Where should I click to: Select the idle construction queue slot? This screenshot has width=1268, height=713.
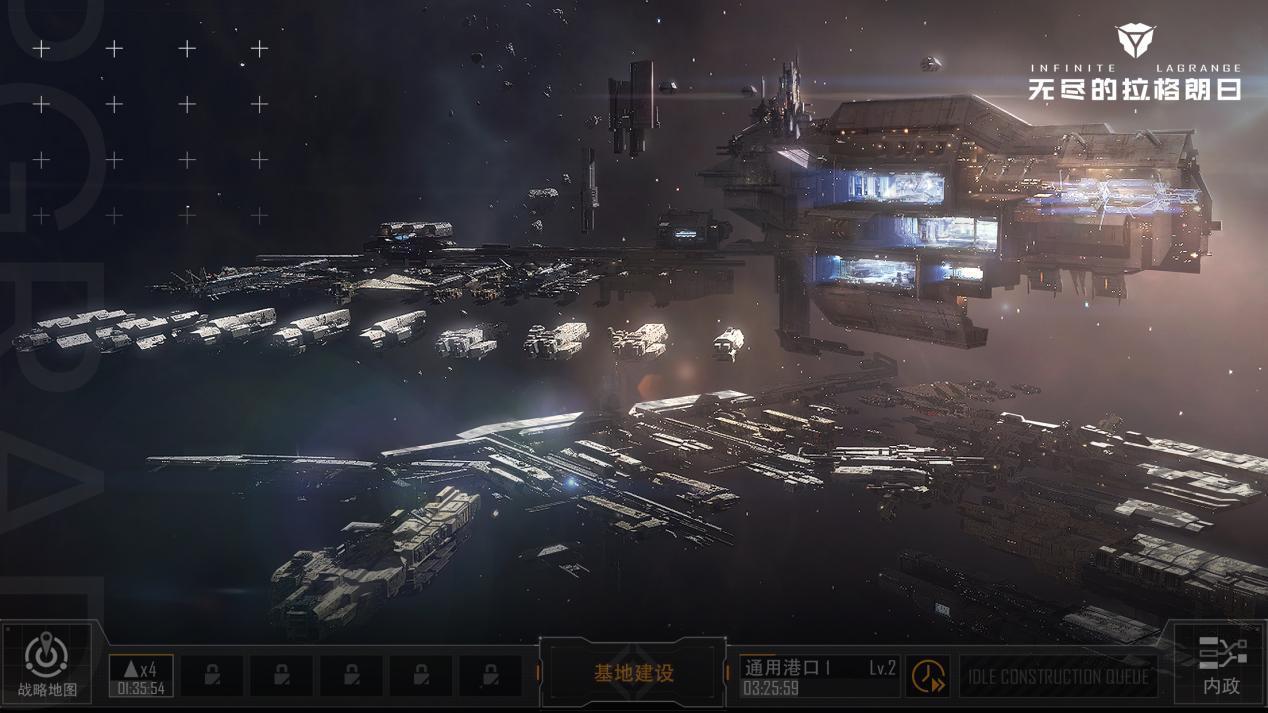coord(1058,677)
